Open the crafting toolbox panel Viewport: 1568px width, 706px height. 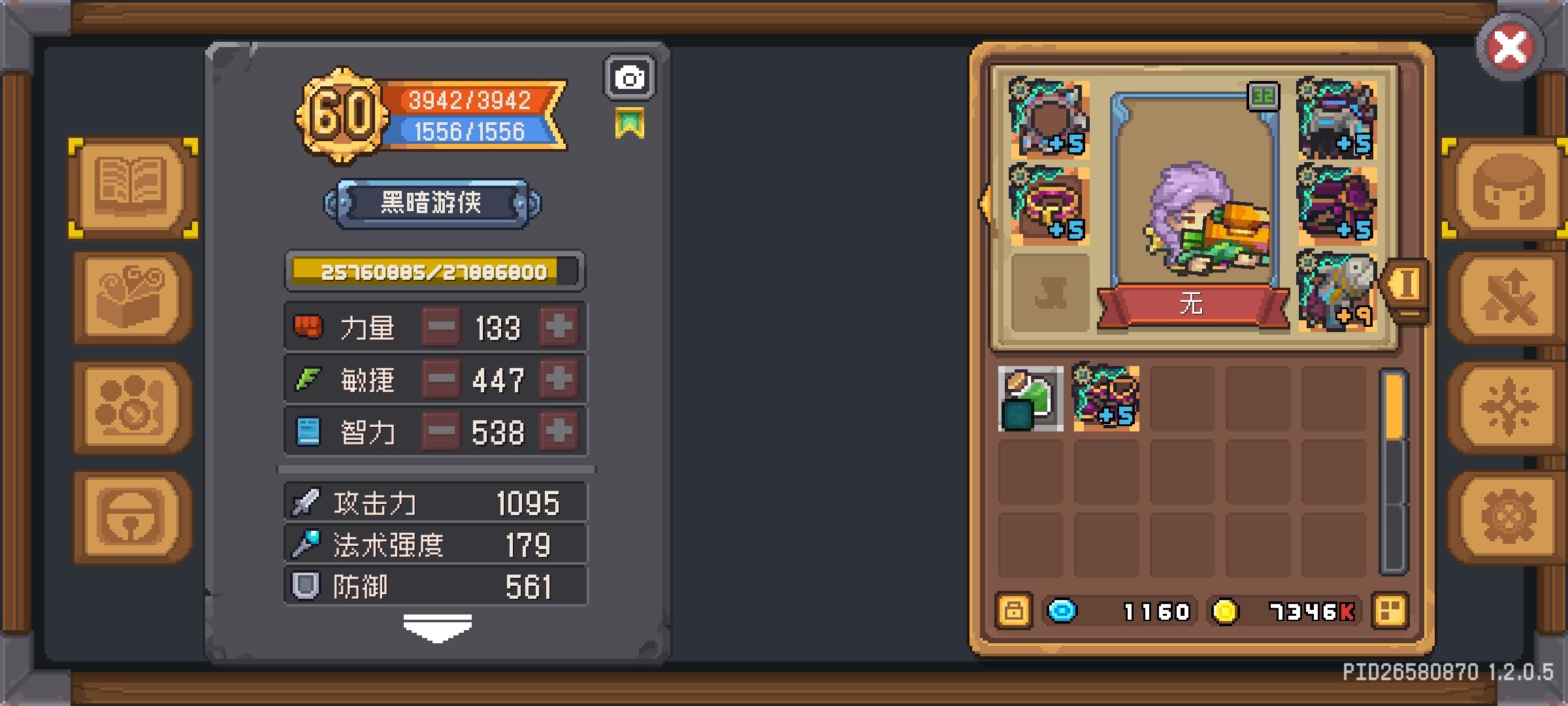pos(131,297)
